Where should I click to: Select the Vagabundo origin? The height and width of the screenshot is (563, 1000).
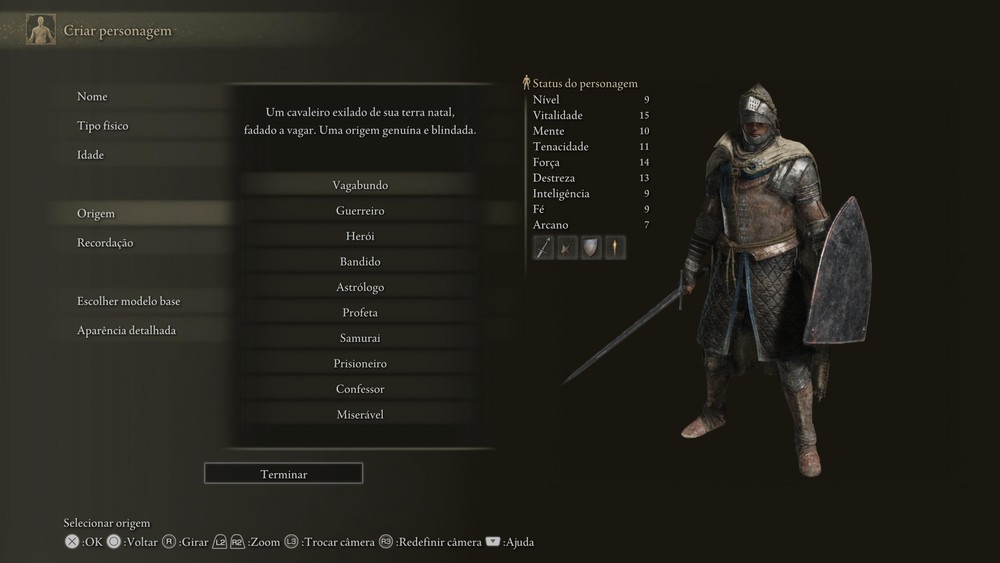[360, 185]
